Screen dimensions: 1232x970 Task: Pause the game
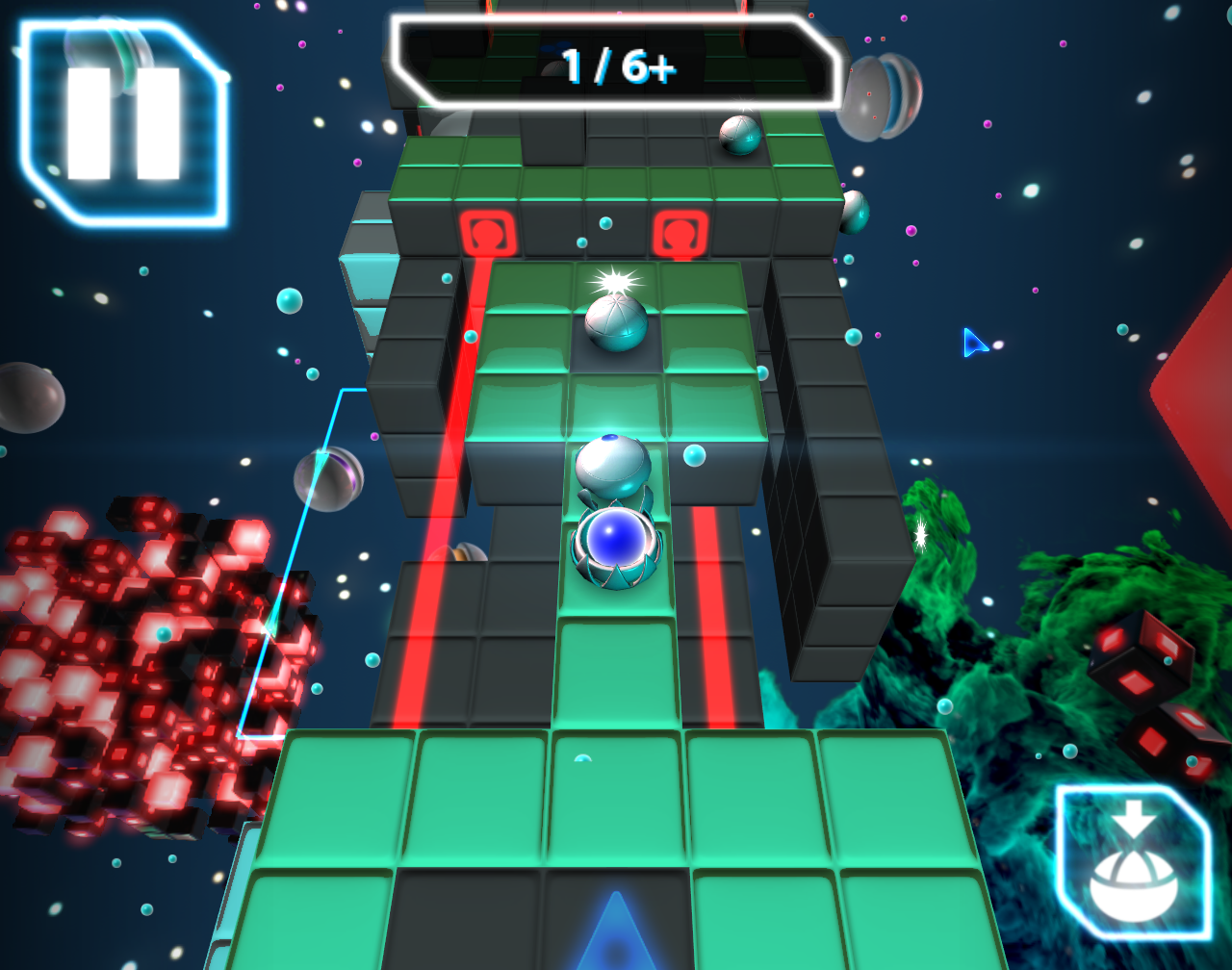coord(123,123)
